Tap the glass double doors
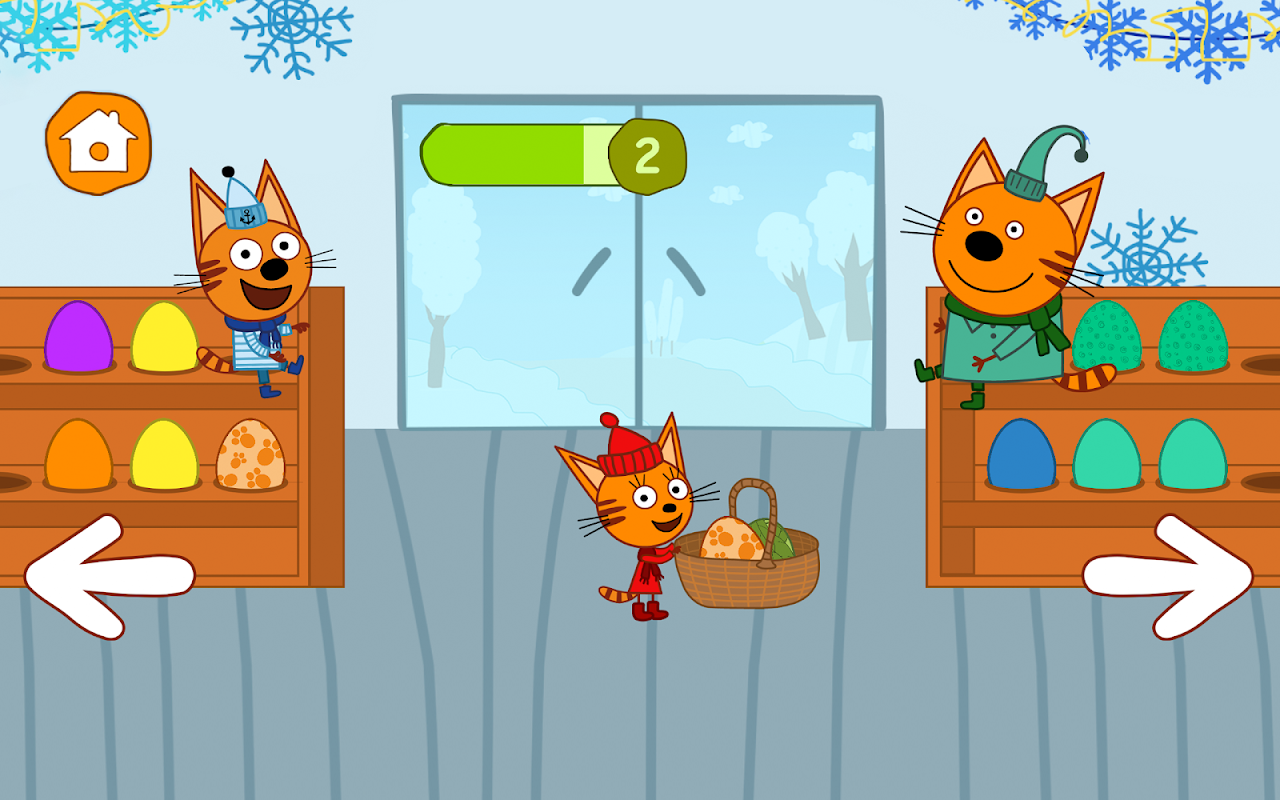1280x800 pixels. point(640,300)
